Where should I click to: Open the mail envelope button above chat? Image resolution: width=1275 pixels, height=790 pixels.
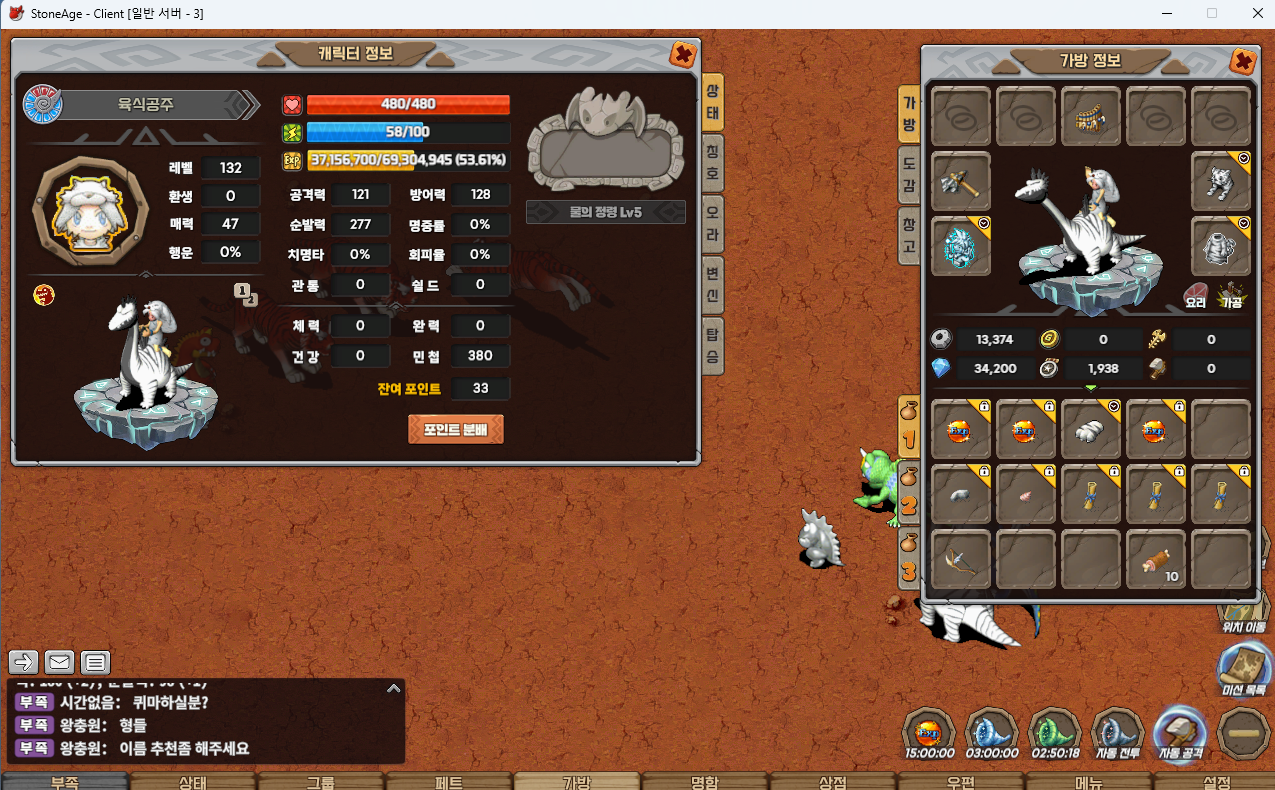tap(59, 662)
